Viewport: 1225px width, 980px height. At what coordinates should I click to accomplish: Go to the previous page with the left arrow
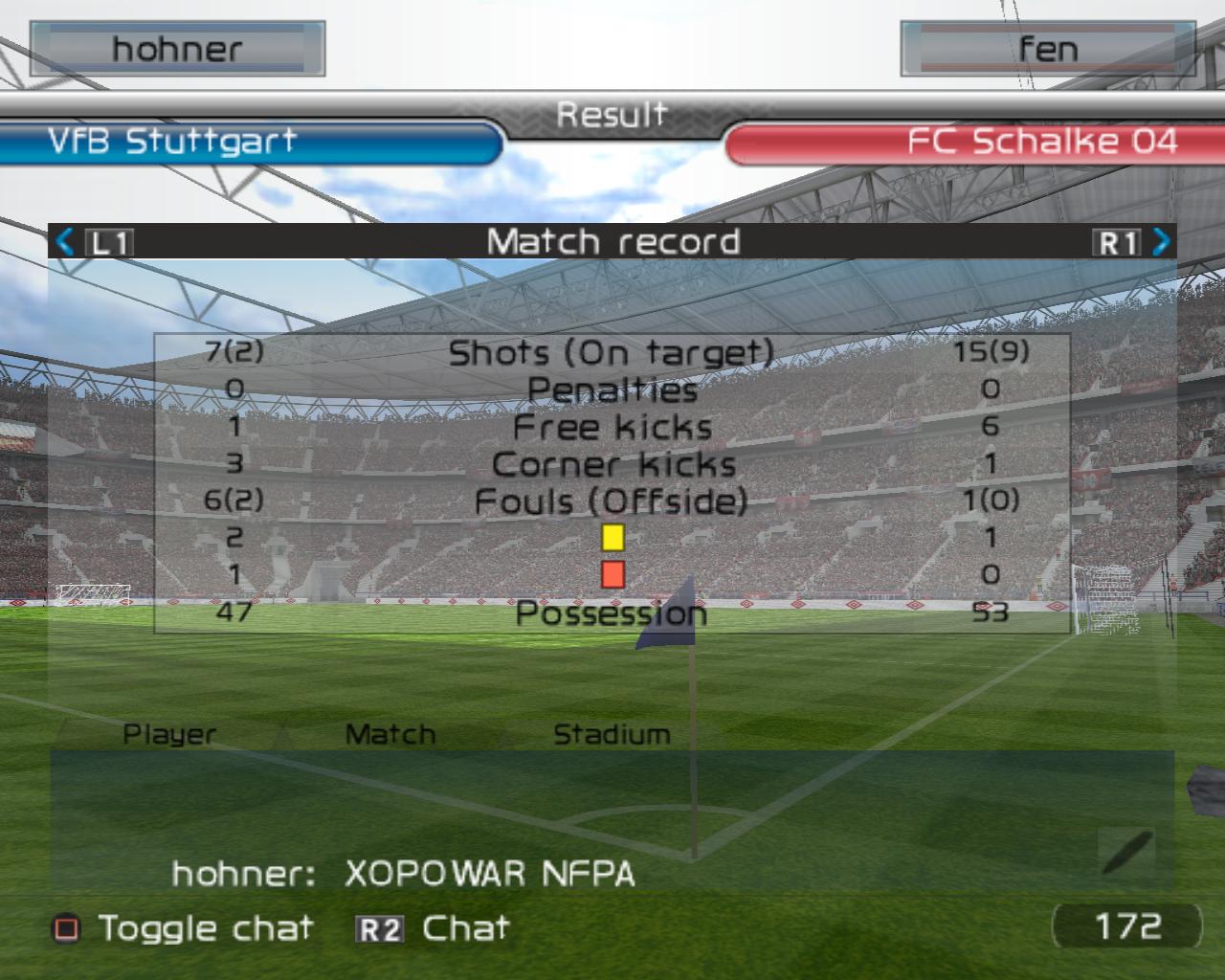pos(65,241)
